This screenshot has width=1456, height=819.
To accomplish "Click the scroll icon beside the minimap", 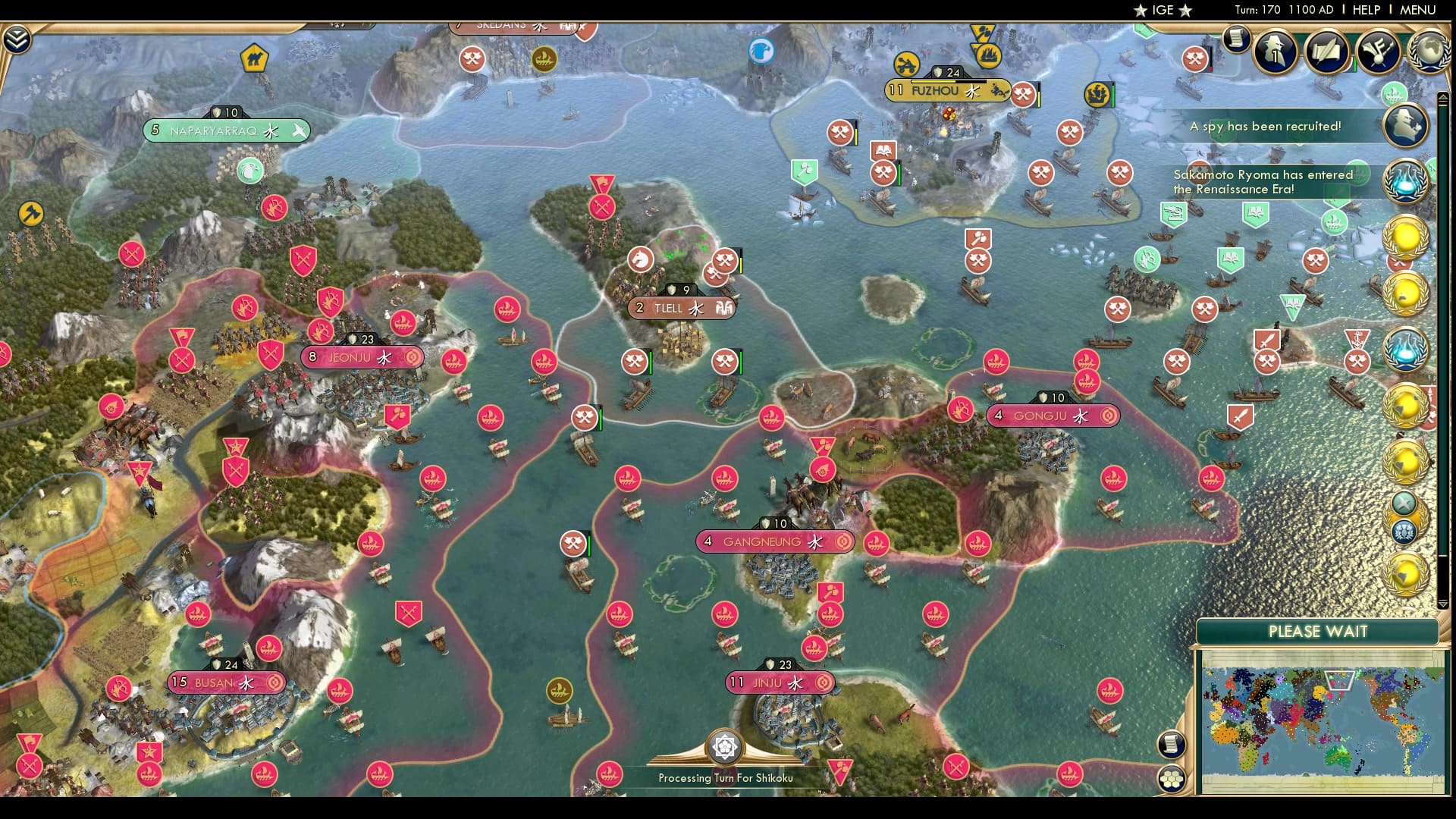I will (x=1172, y=744).
